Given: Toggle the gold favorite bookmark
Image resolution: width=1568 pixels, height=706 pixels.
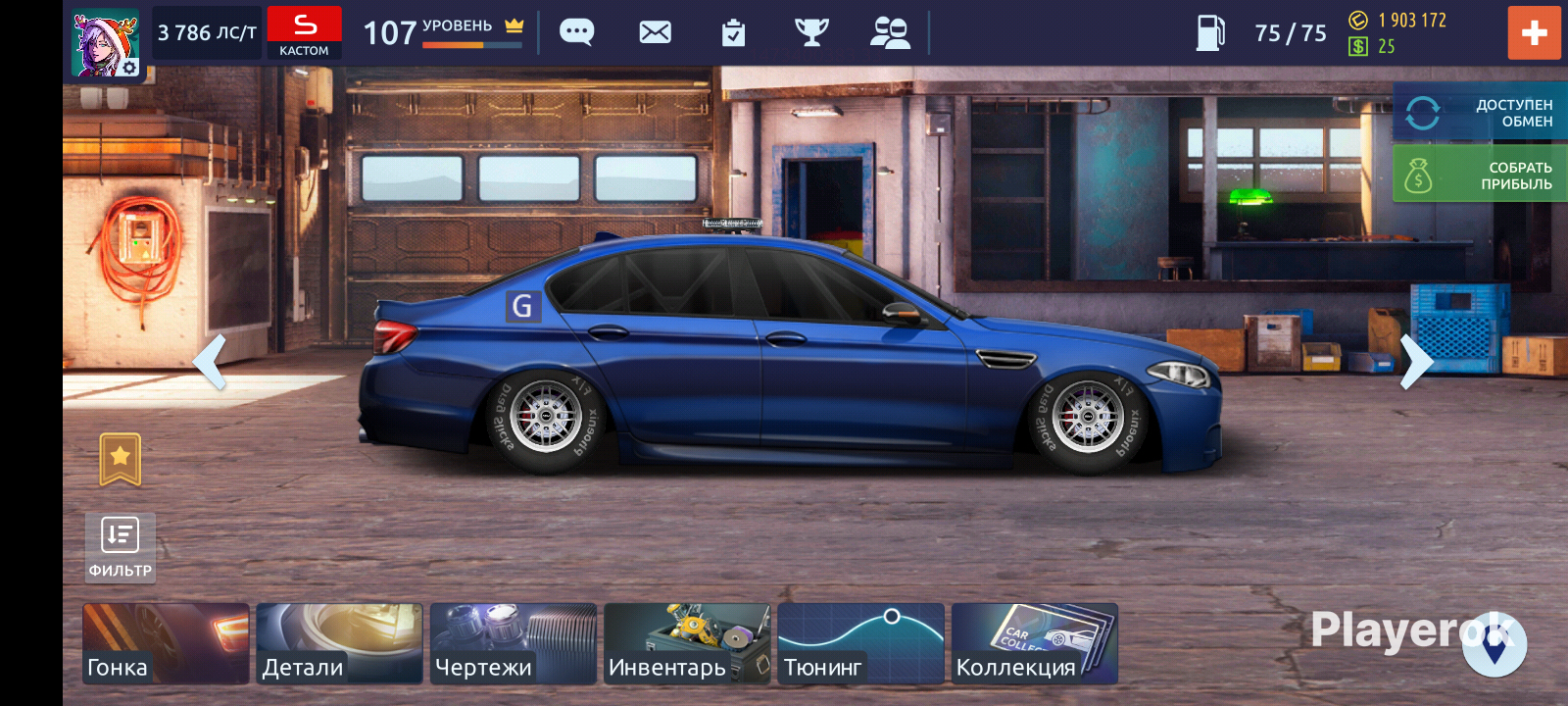Looking at the screenshot, I should [121, 459].
